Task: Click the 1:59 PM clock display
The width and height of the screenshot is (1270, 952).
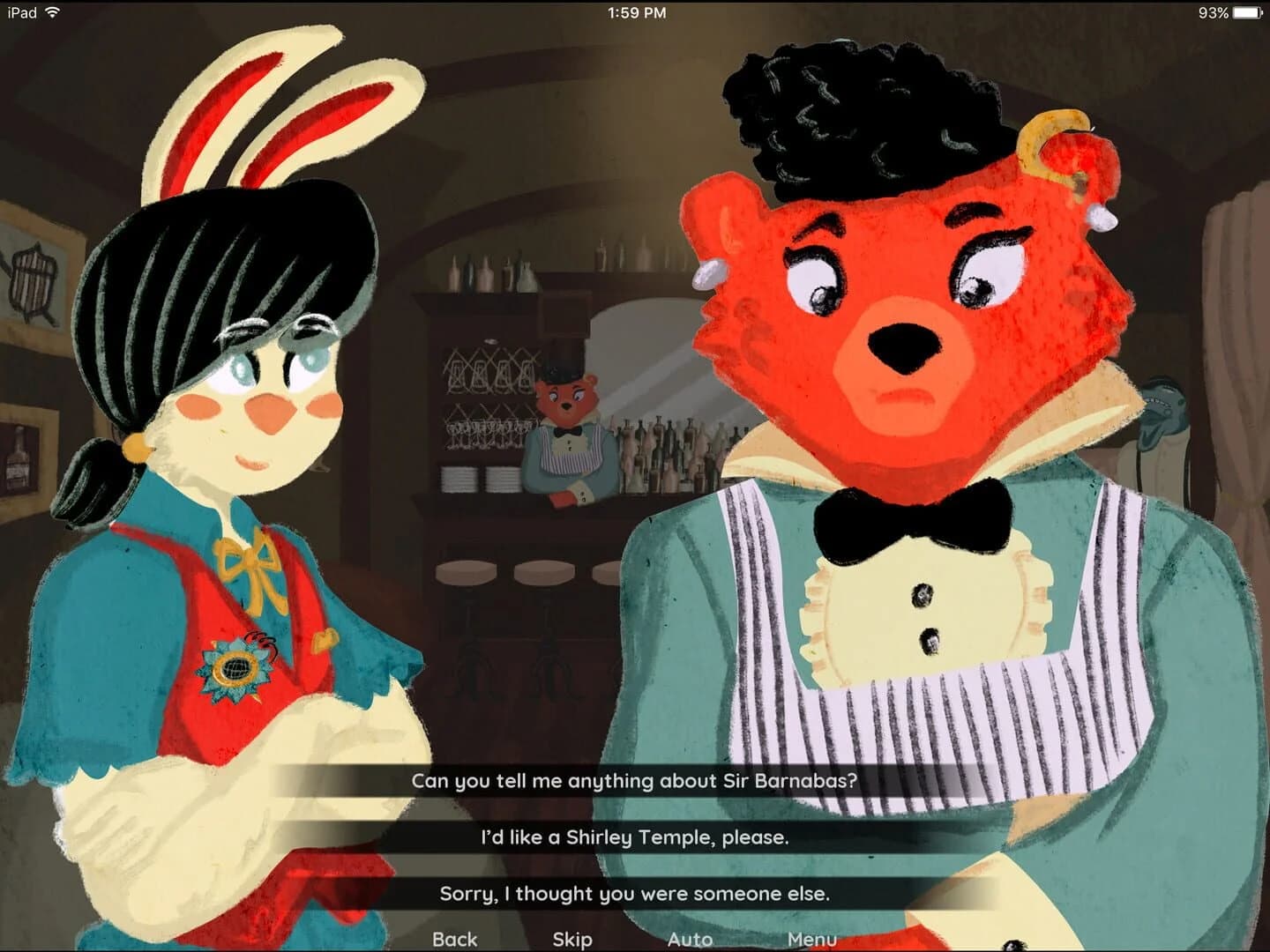Action: tap(635, 12)
